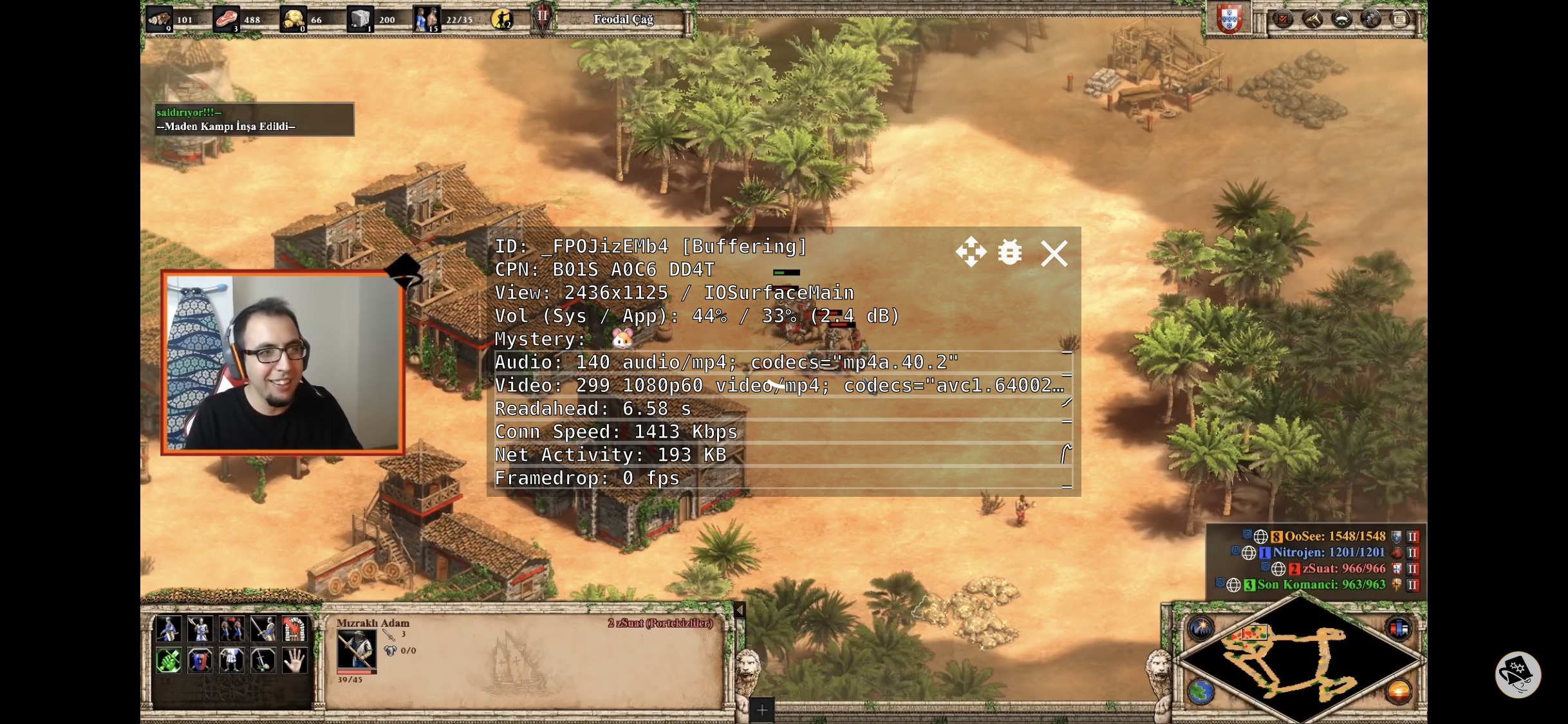The height and width of the screenshot is (724, 1568).
Task: Select the red-blue shield defensive stance
Action: pyautogui.click(x=200, y=660)
